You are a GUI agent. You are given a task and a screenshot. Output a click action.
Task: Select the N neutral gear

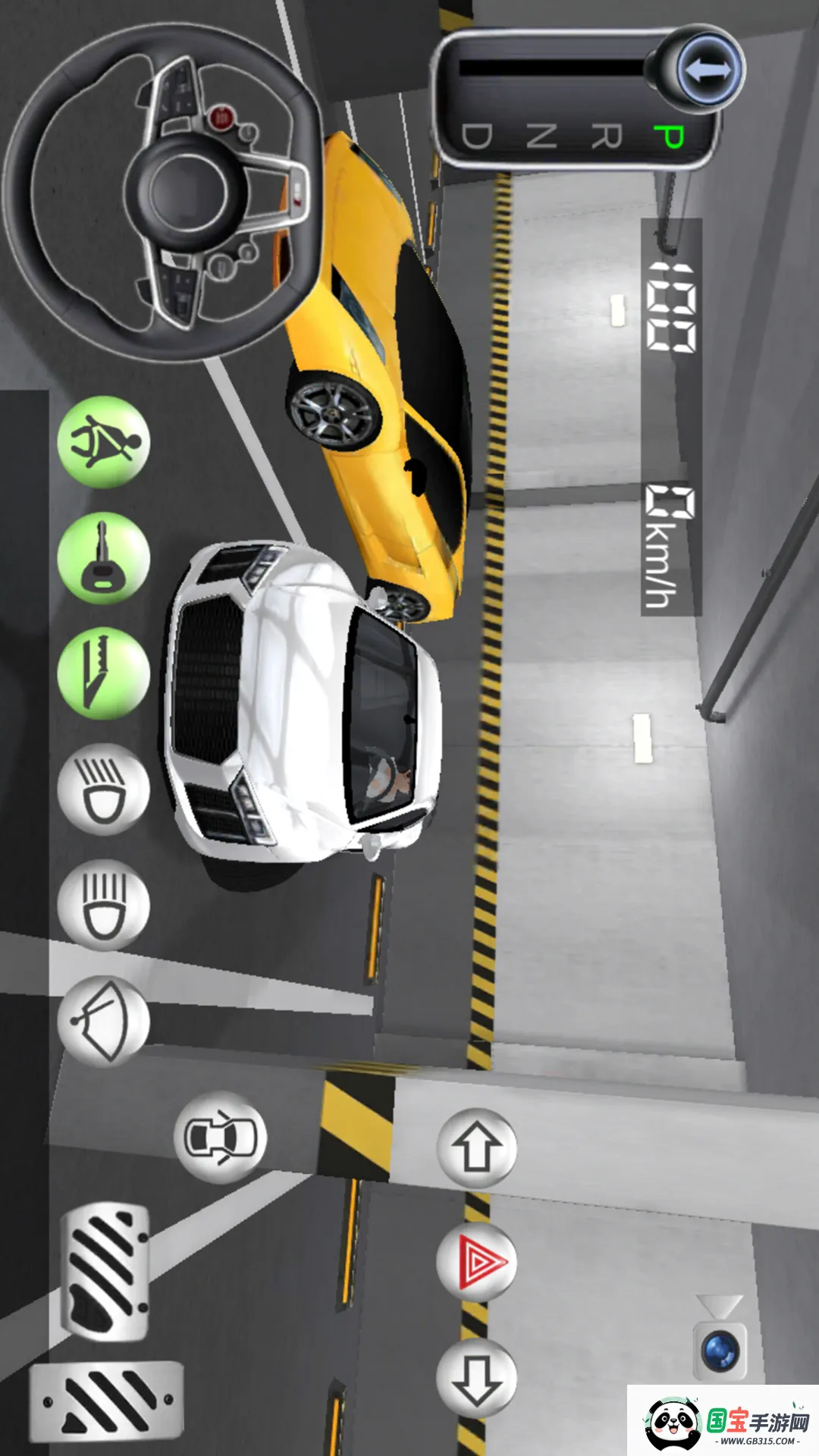point(541,137)
